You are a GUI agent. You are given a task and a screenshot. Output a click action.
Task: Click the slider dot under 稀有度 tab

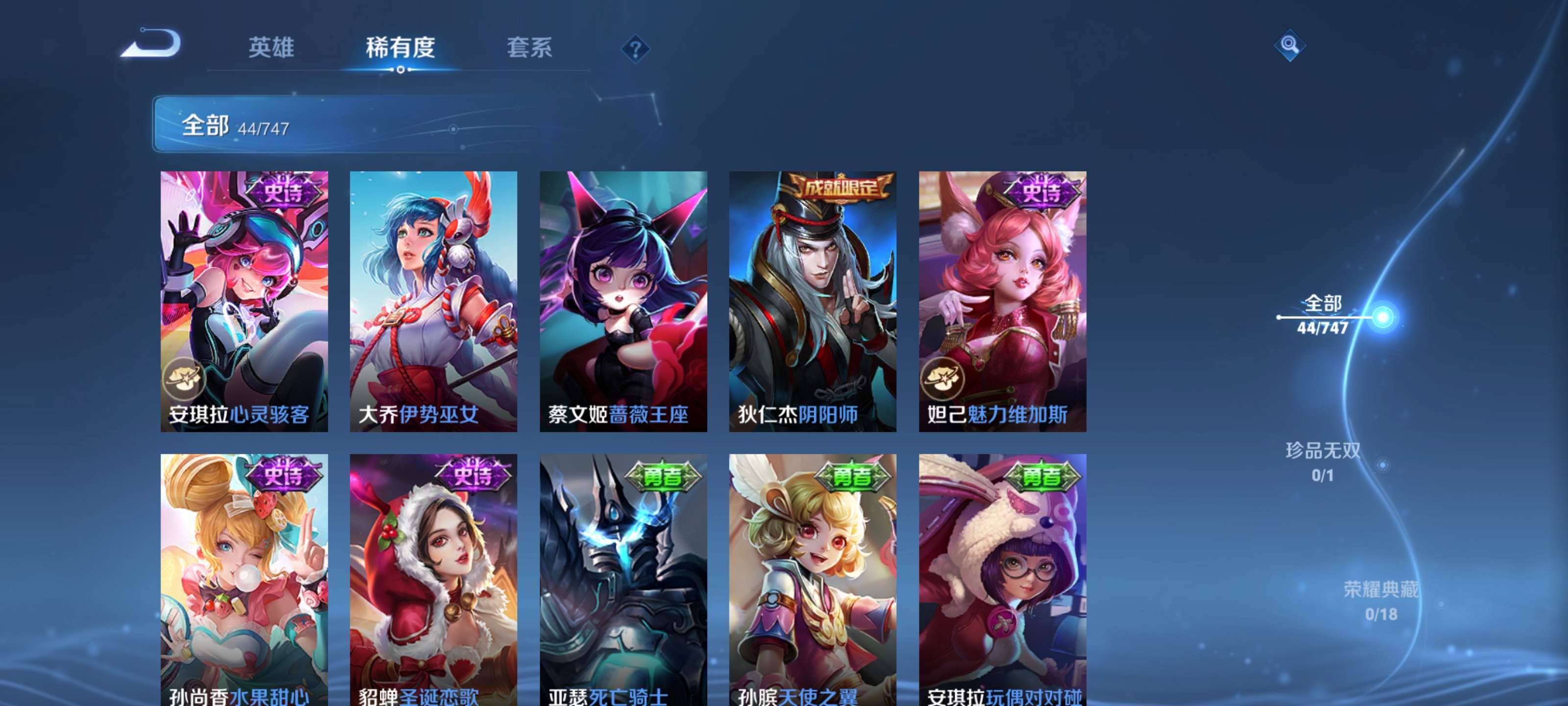[x=400, y=70]
